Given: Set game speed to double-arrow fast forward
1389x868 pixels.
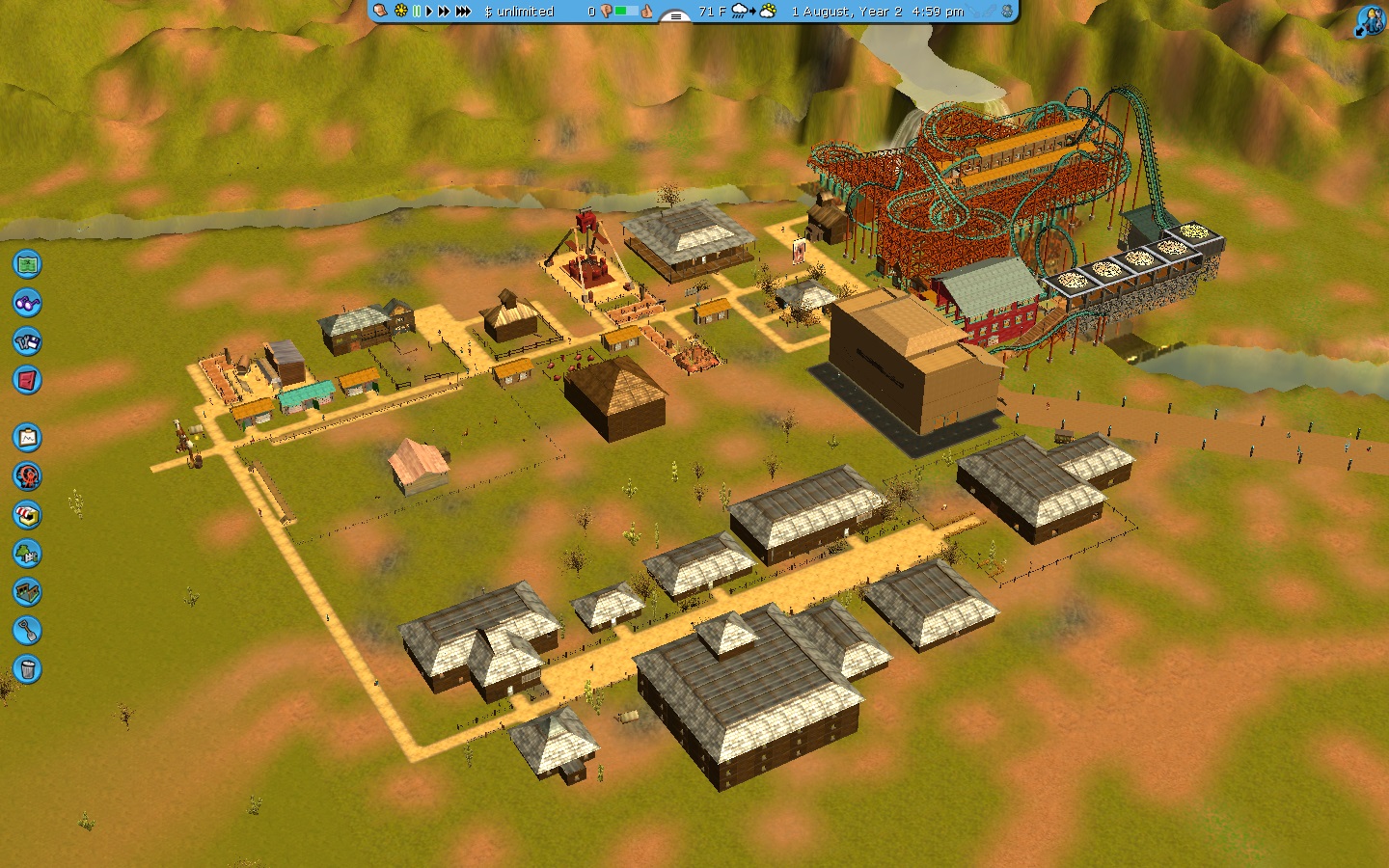Looking at the screenshot, I should [444, 12].
